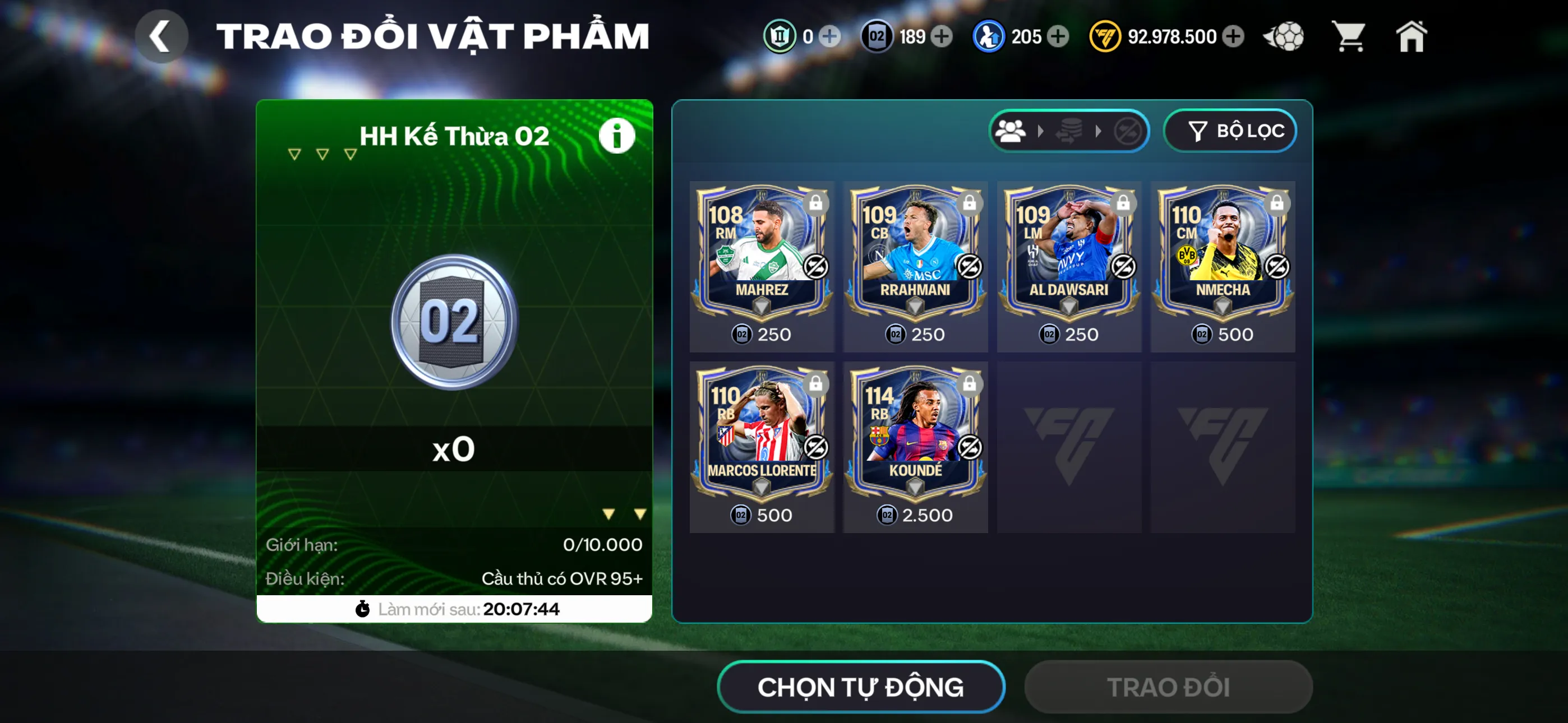The width and height of the screenshot is (1568, 723).
Task: Select the untradeable filter icon
Action: coord(1127,130)
